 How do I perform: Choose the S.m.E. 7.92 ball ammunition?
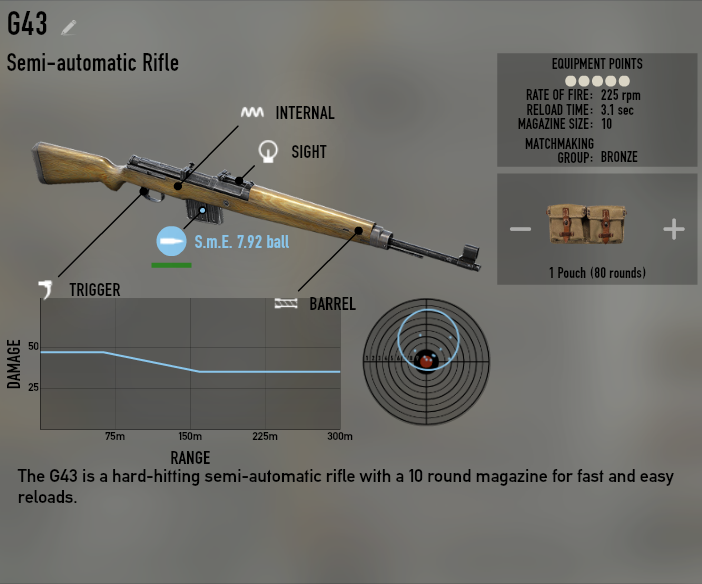pos(172,241)
